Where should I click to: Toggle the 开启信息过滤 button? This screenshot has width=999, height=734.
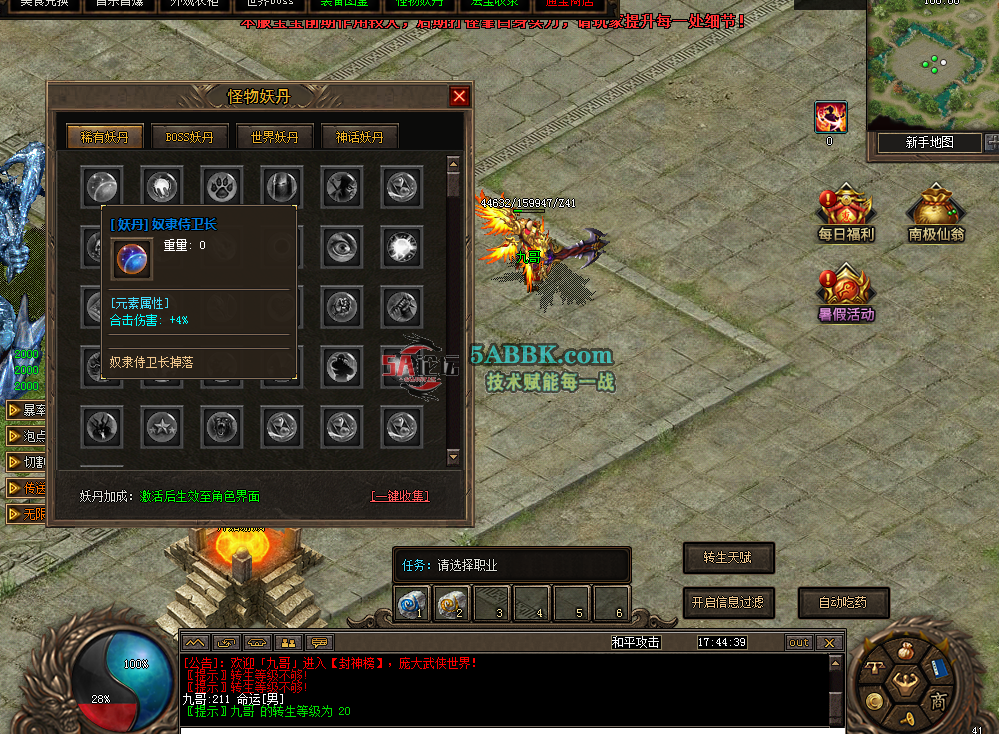pos(728,602)
